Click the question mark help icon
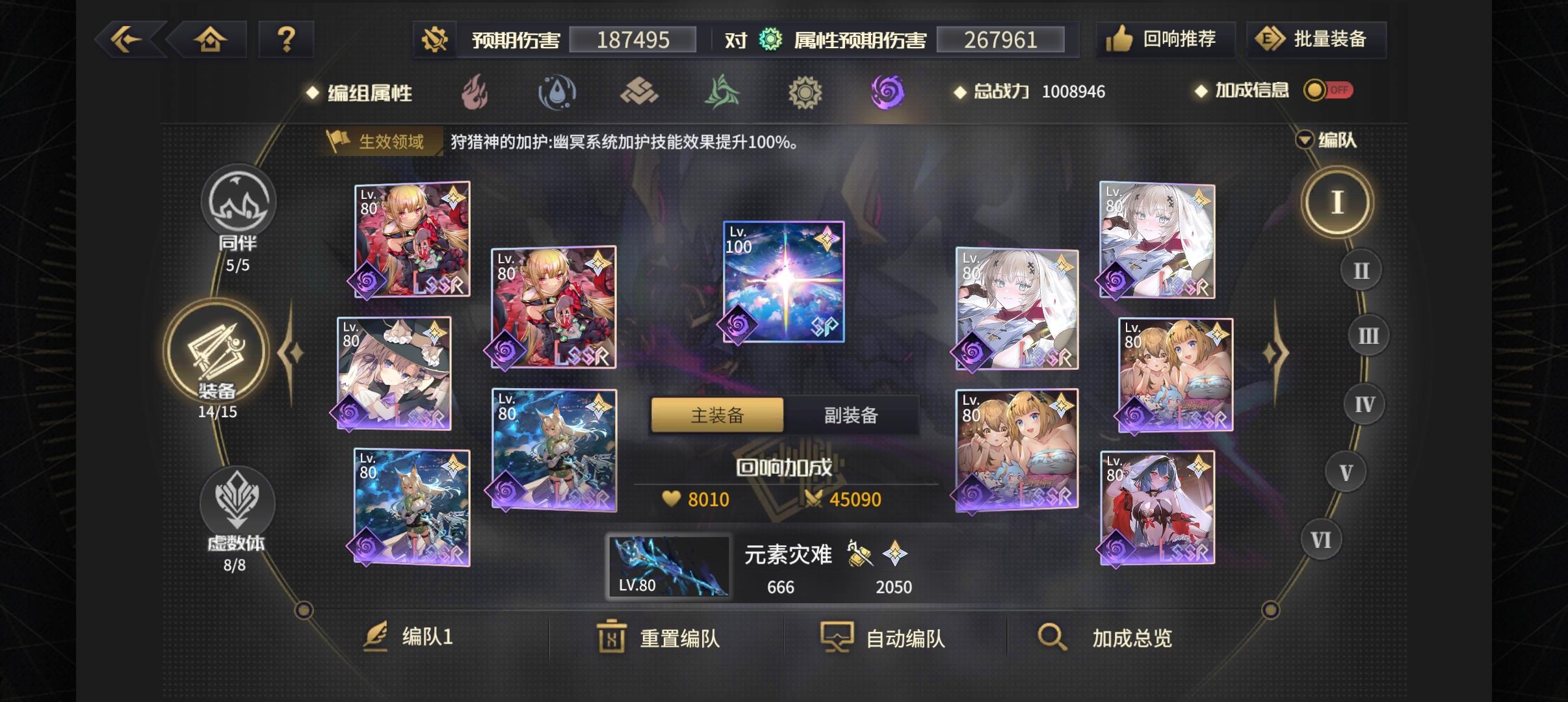The height and width of the screenshot is (702, 1568). [286, 39]
